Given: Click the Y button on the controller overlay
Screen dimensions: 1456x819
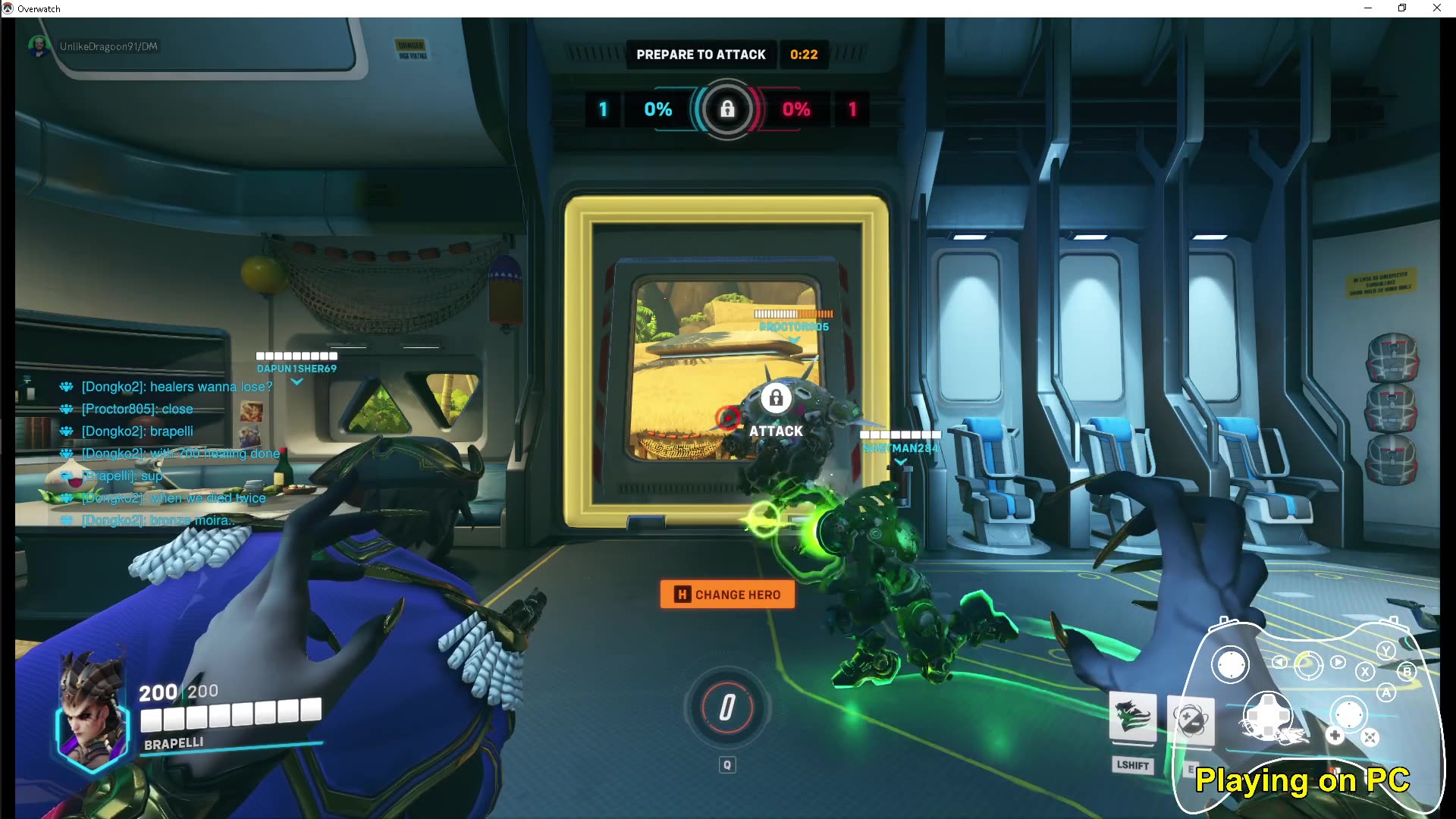Looking at the screenshot, I should (x=1385, y=651).
